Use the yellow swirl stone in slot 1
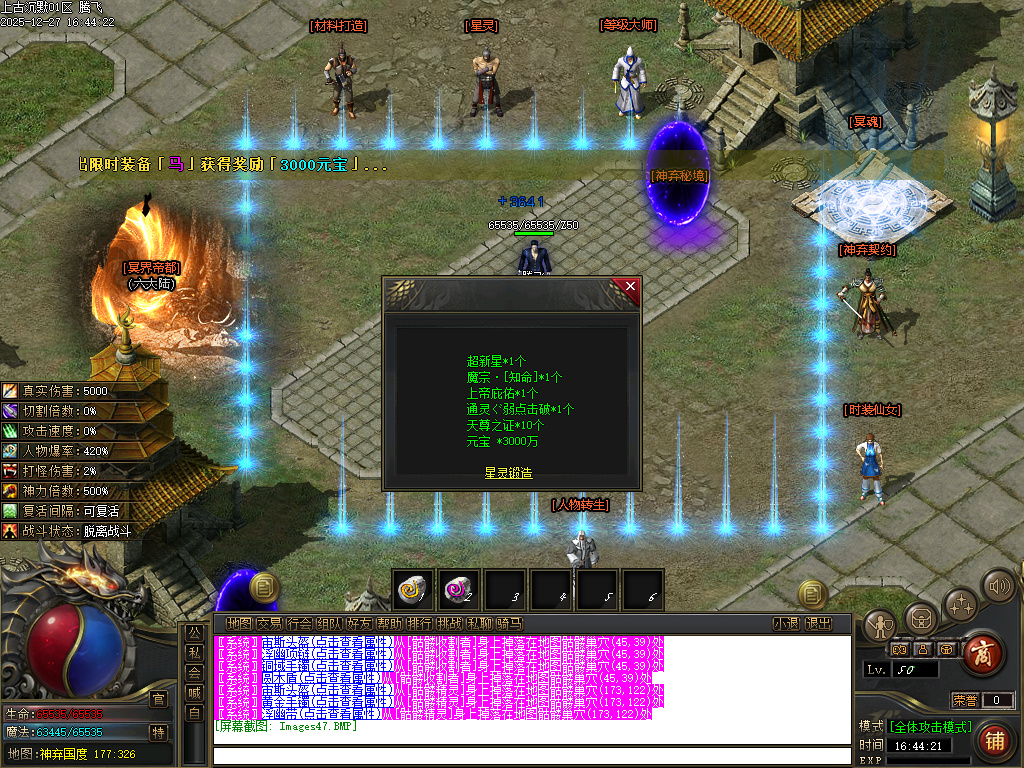Screen dimensions: 1024x768 [412, 590]
